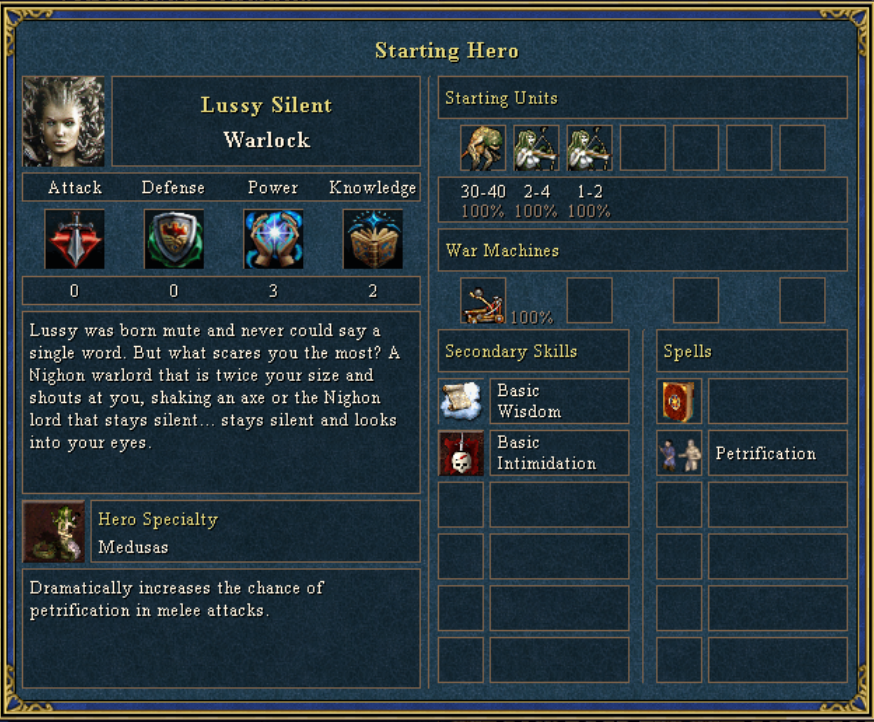Choose the Power glowing orb icon
The image size is (874, 722).
tap(273, 239)
